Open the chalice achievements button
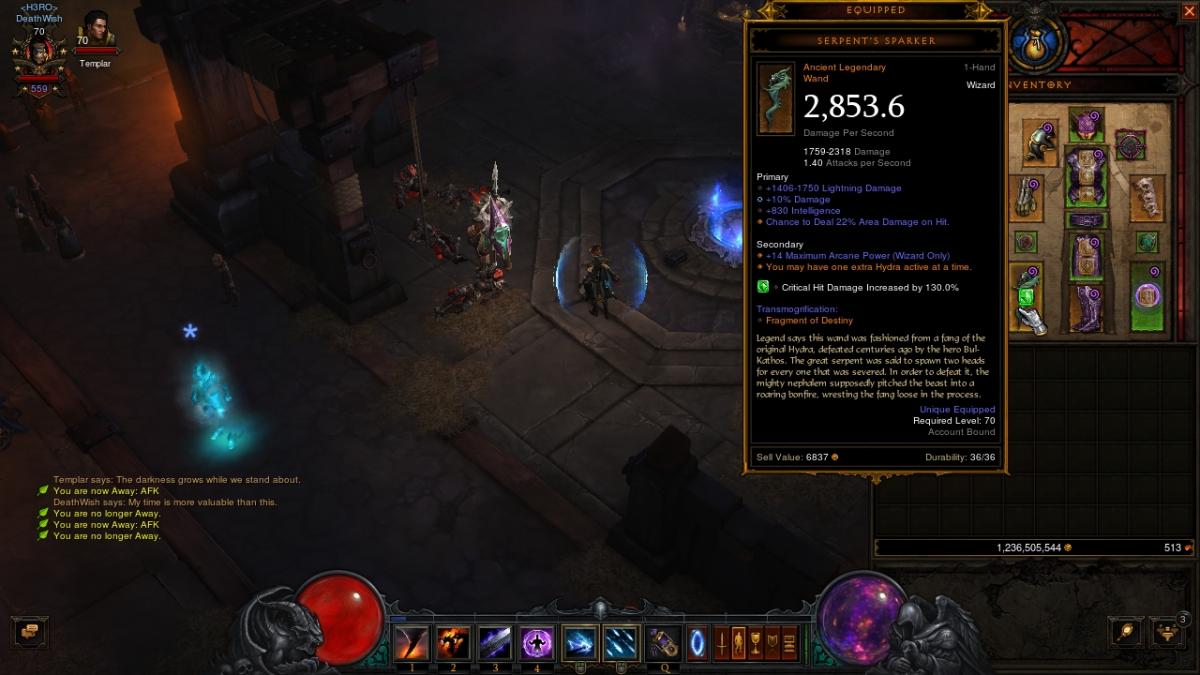This screenshot has width=1200, height=675. pyautogui.click(x=756, y=642)
